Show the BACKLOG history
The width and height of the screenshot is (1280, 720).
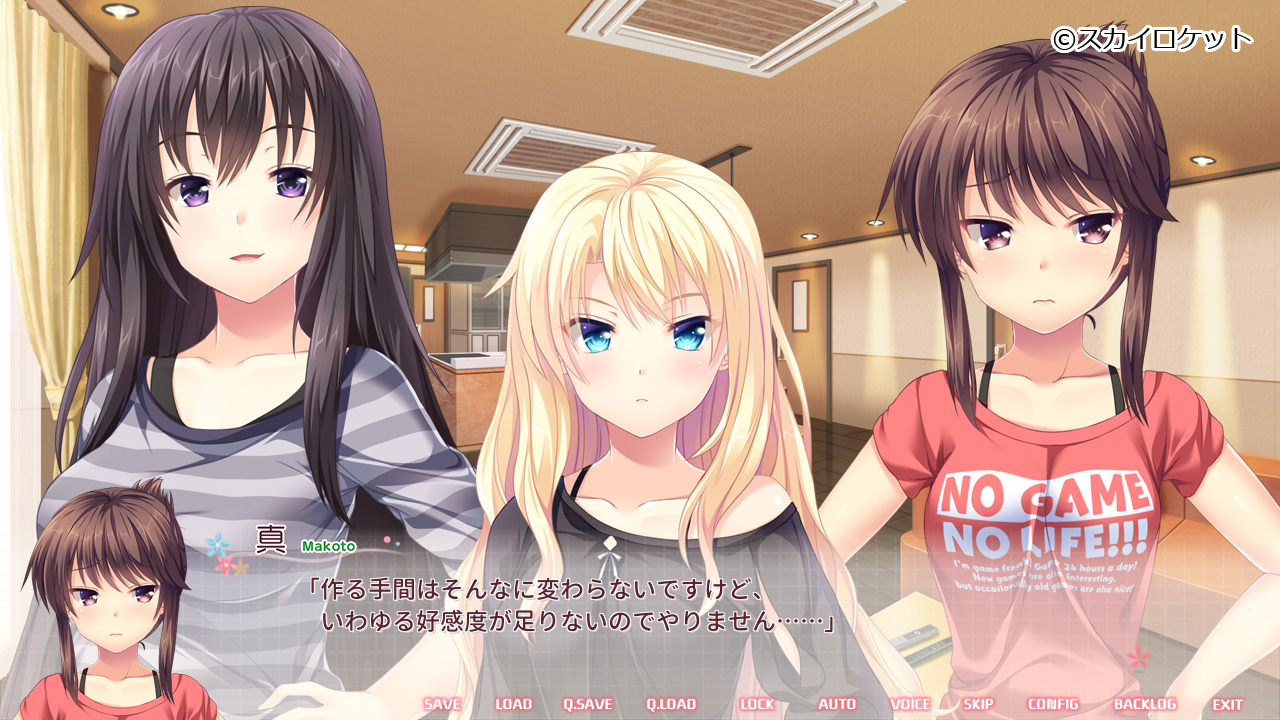click(x=1144, y=704)
